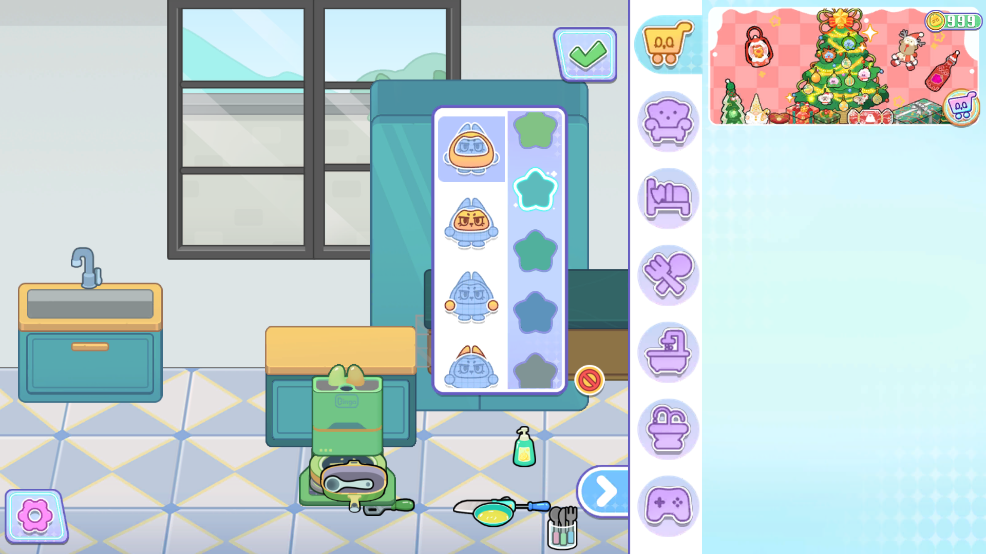Open the pink flower settings button

click(x=35, y=516)
